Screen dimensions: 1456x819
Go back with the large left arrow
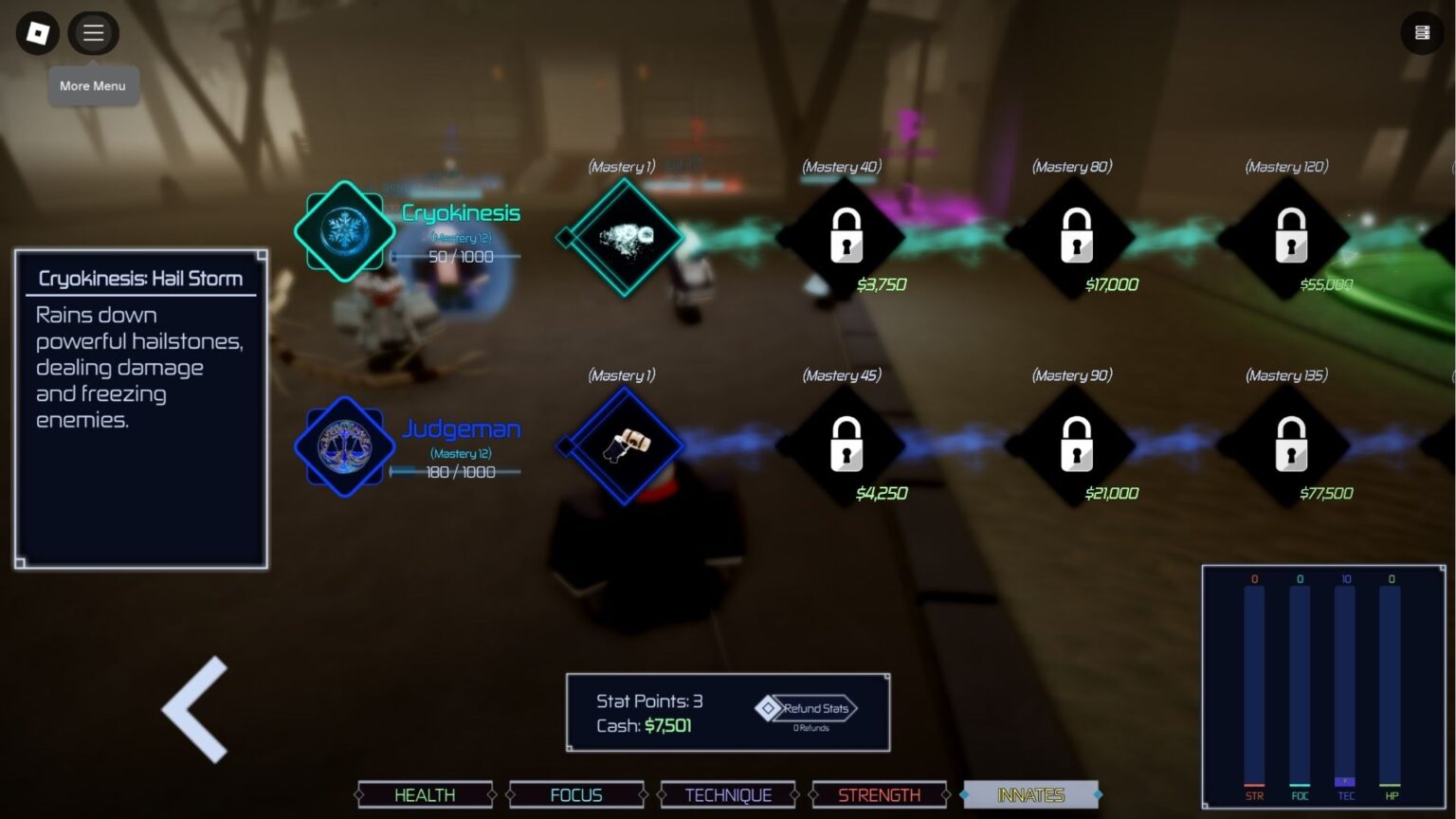196,709
